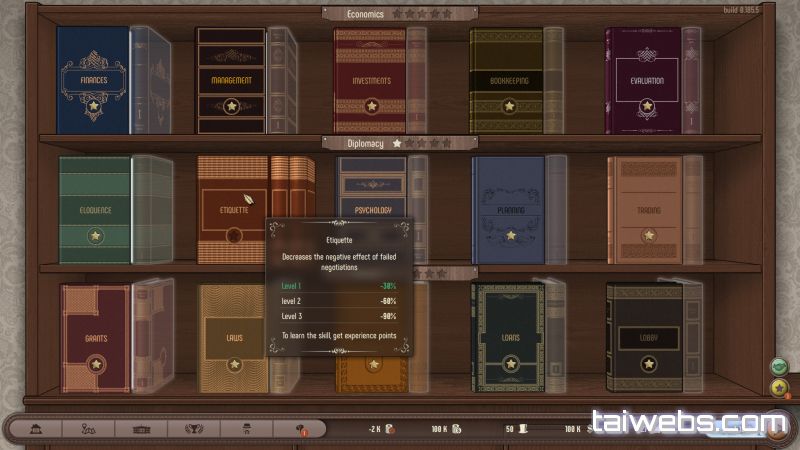Viewport: 800px width, 450px height.
Task: Open the map route toolbar button
Action: point(87,428)
